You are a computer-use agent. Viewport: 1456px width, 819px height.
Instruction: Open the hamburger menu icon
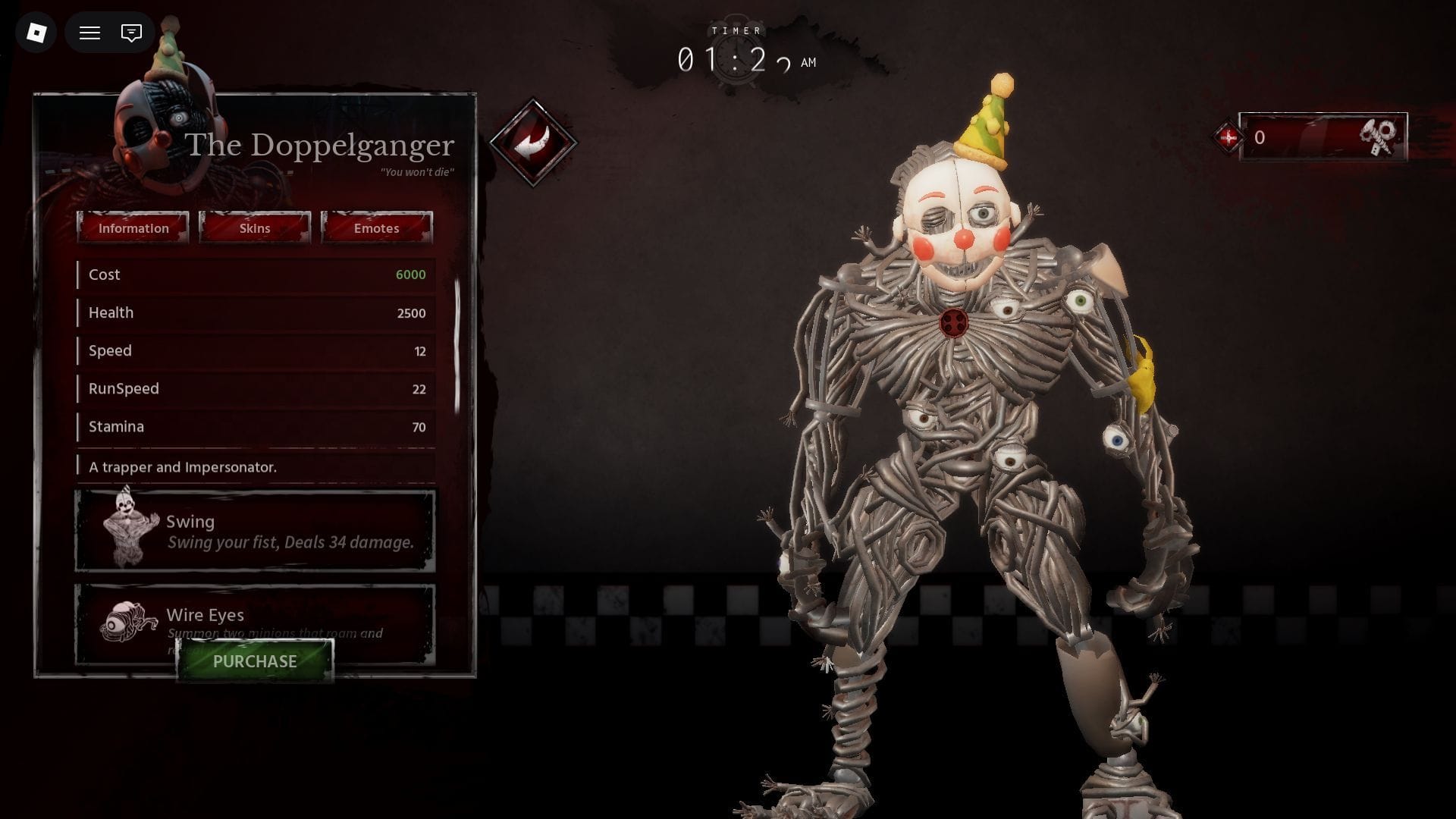point(89,33)
